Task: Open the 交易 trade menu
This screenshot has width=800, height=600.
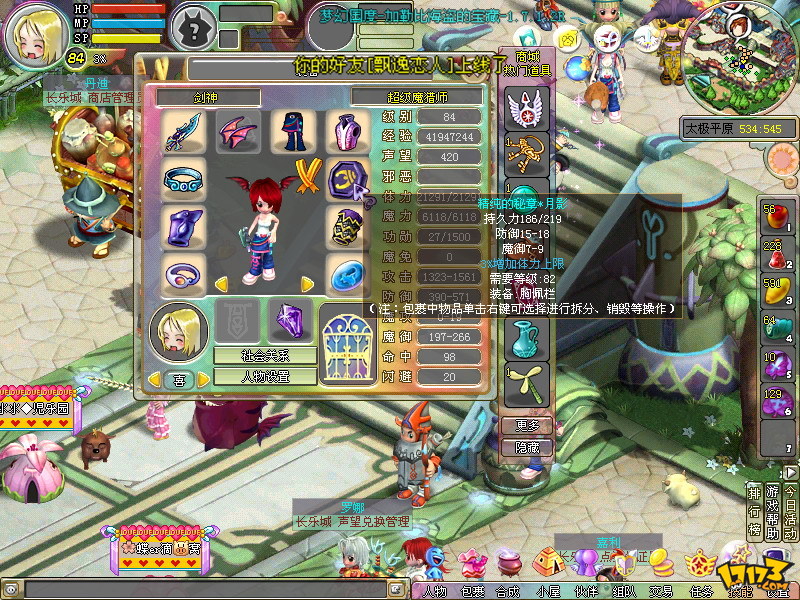Action: pyautogui.click(x=660, y=591)
